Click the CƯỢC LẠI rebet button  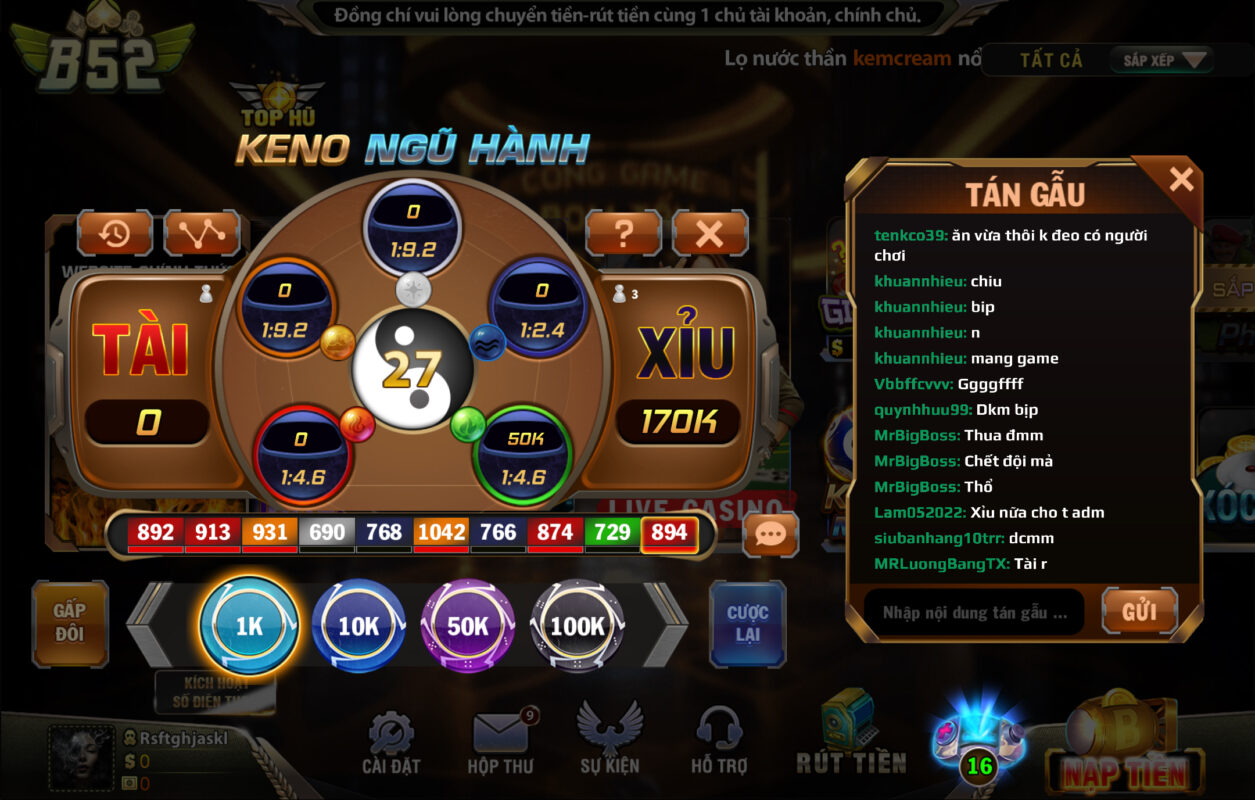tap(747, 623)
